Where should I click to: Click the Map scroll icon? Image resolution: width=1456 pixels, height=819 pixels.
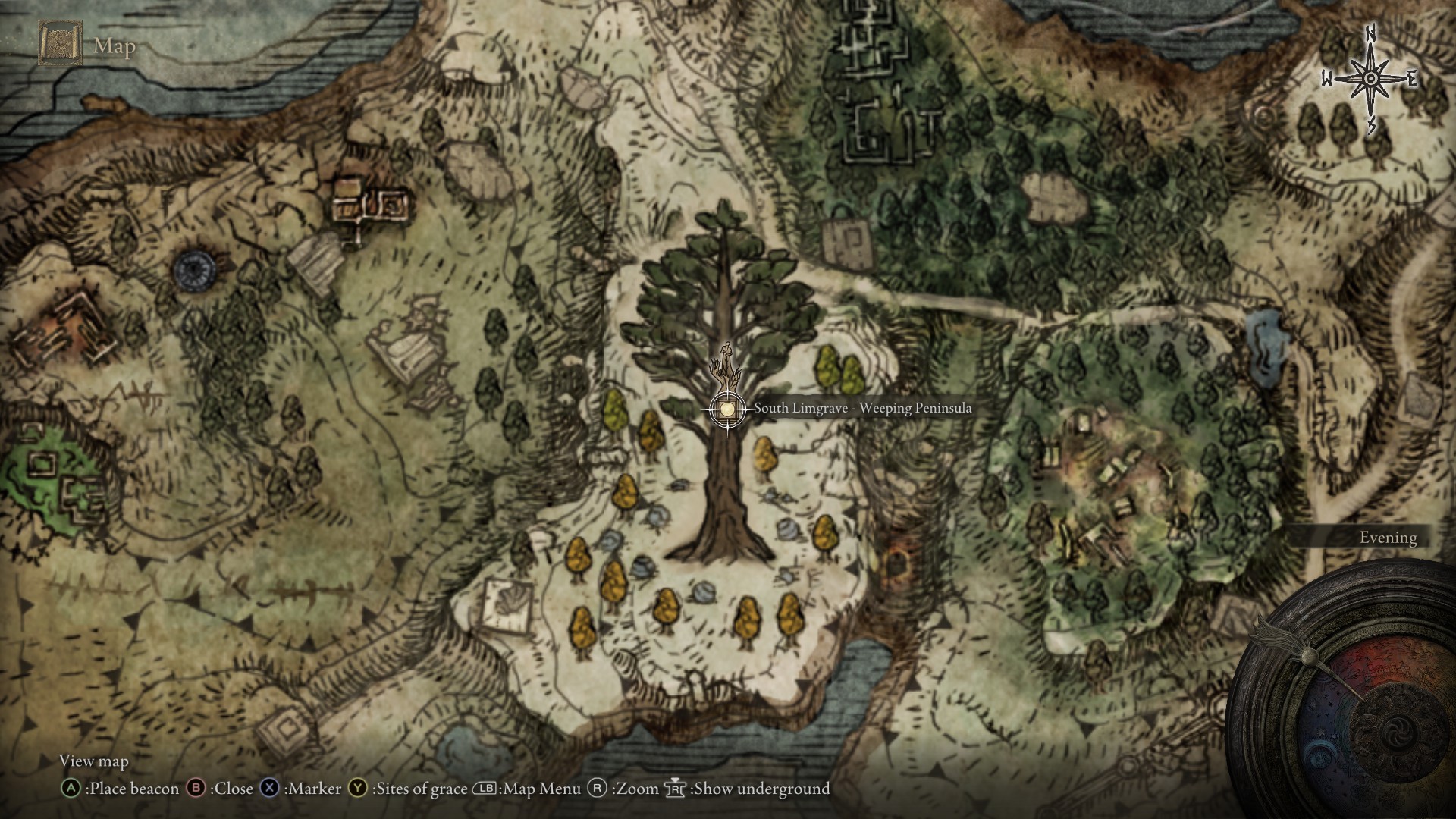(60, 45)
